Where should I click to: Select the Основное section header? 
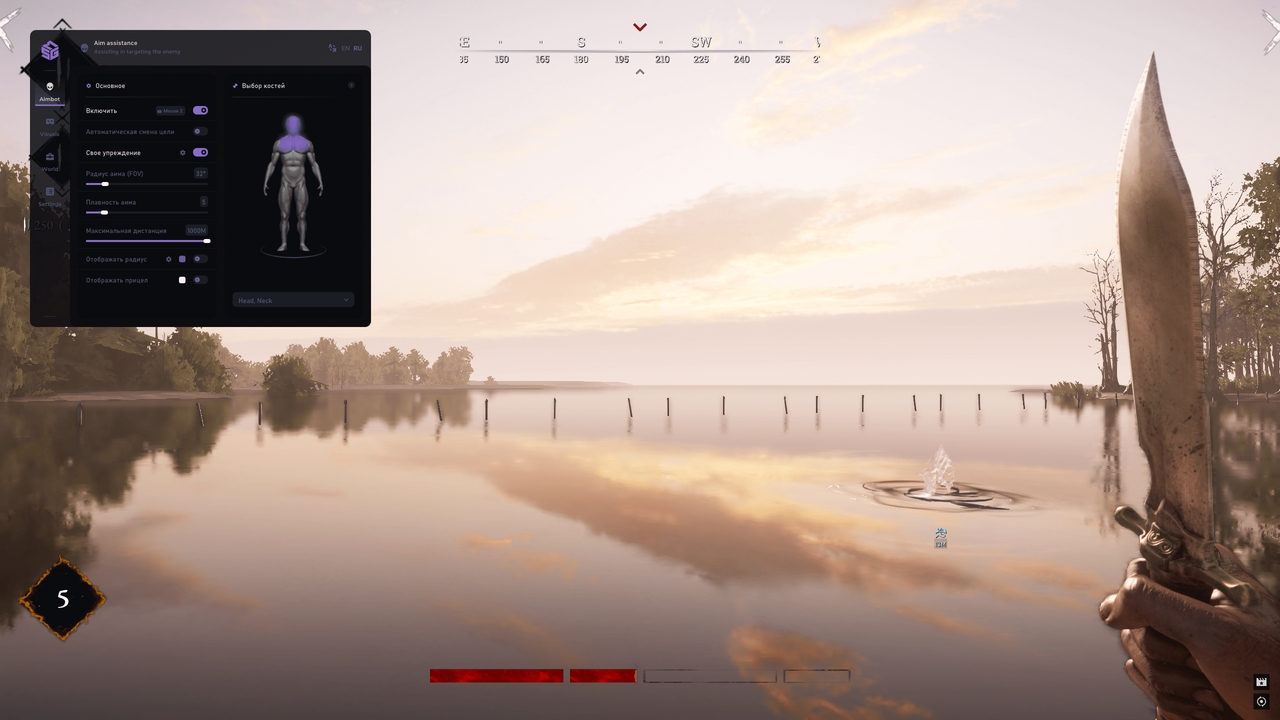(108, 85)
